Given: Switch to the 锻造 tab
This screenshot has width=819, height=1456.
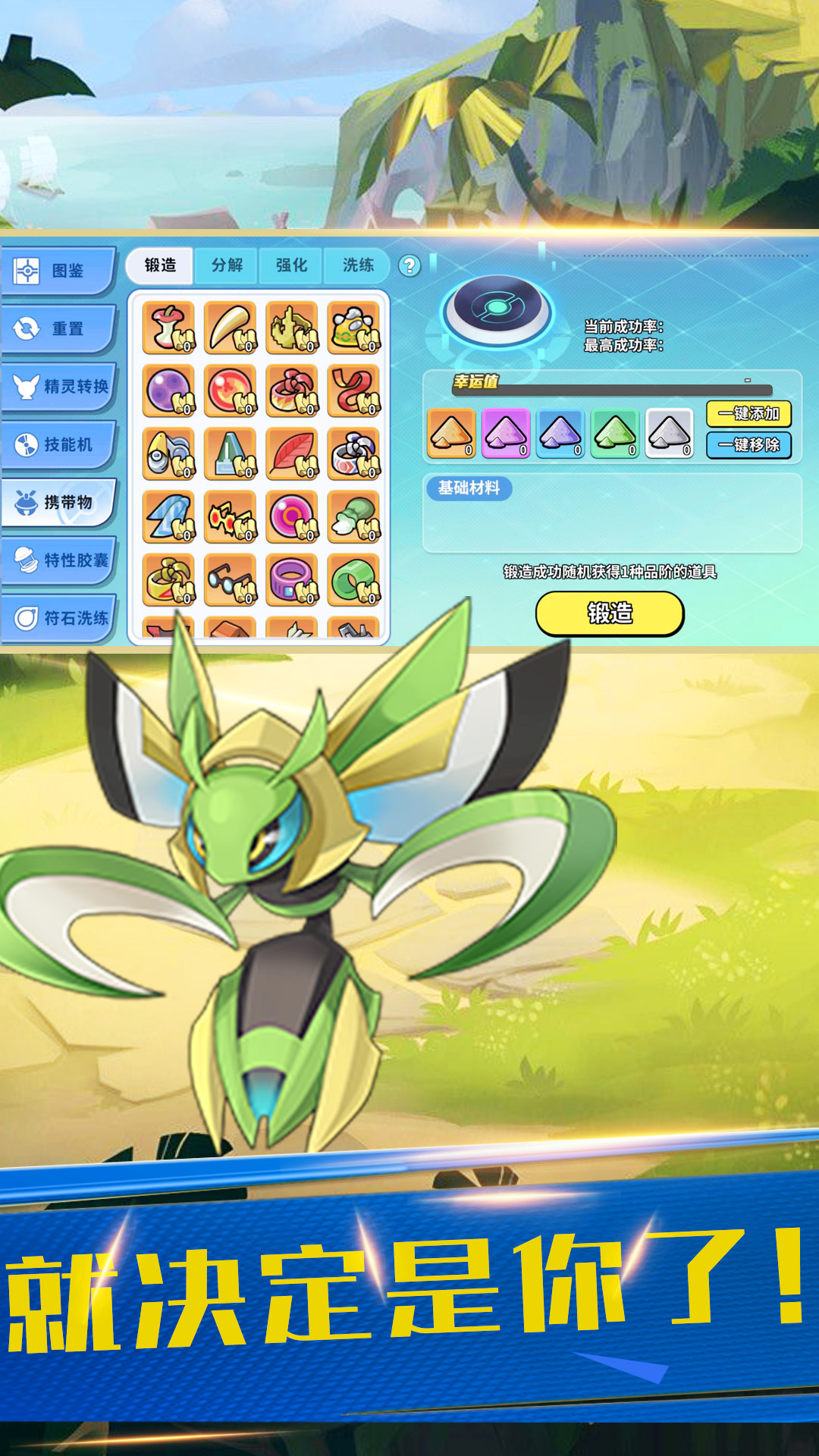Looking at the screenshot, I should [x=161, y=265].
